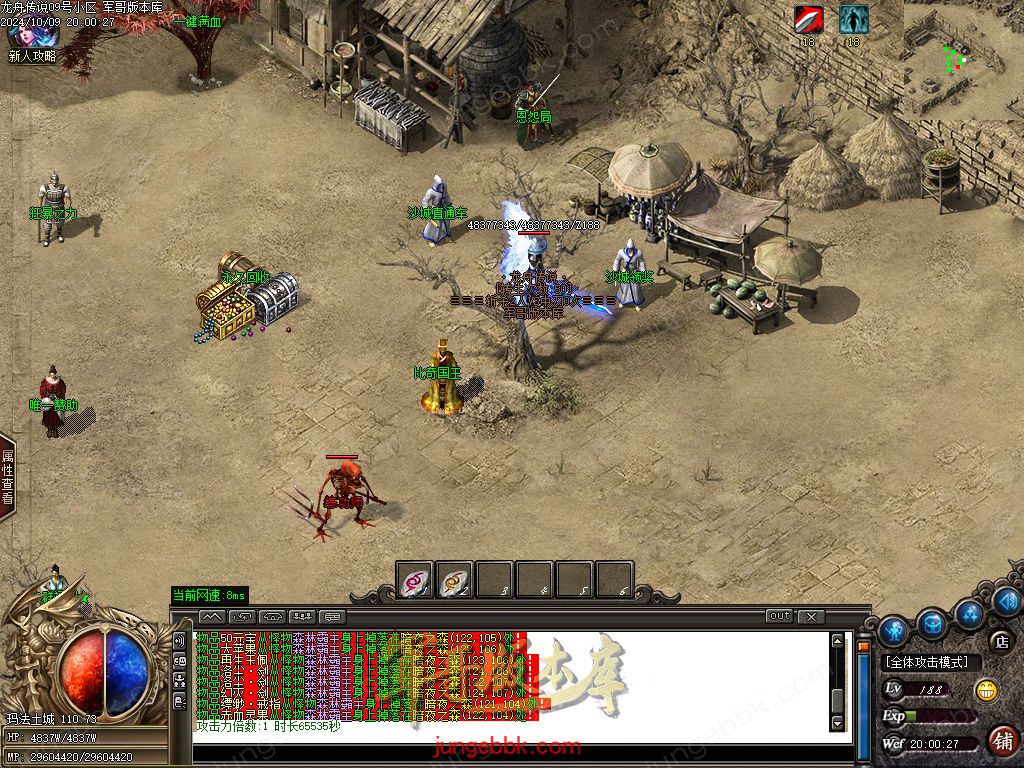Change the 全体攻击模式 attack mode label

926,662
